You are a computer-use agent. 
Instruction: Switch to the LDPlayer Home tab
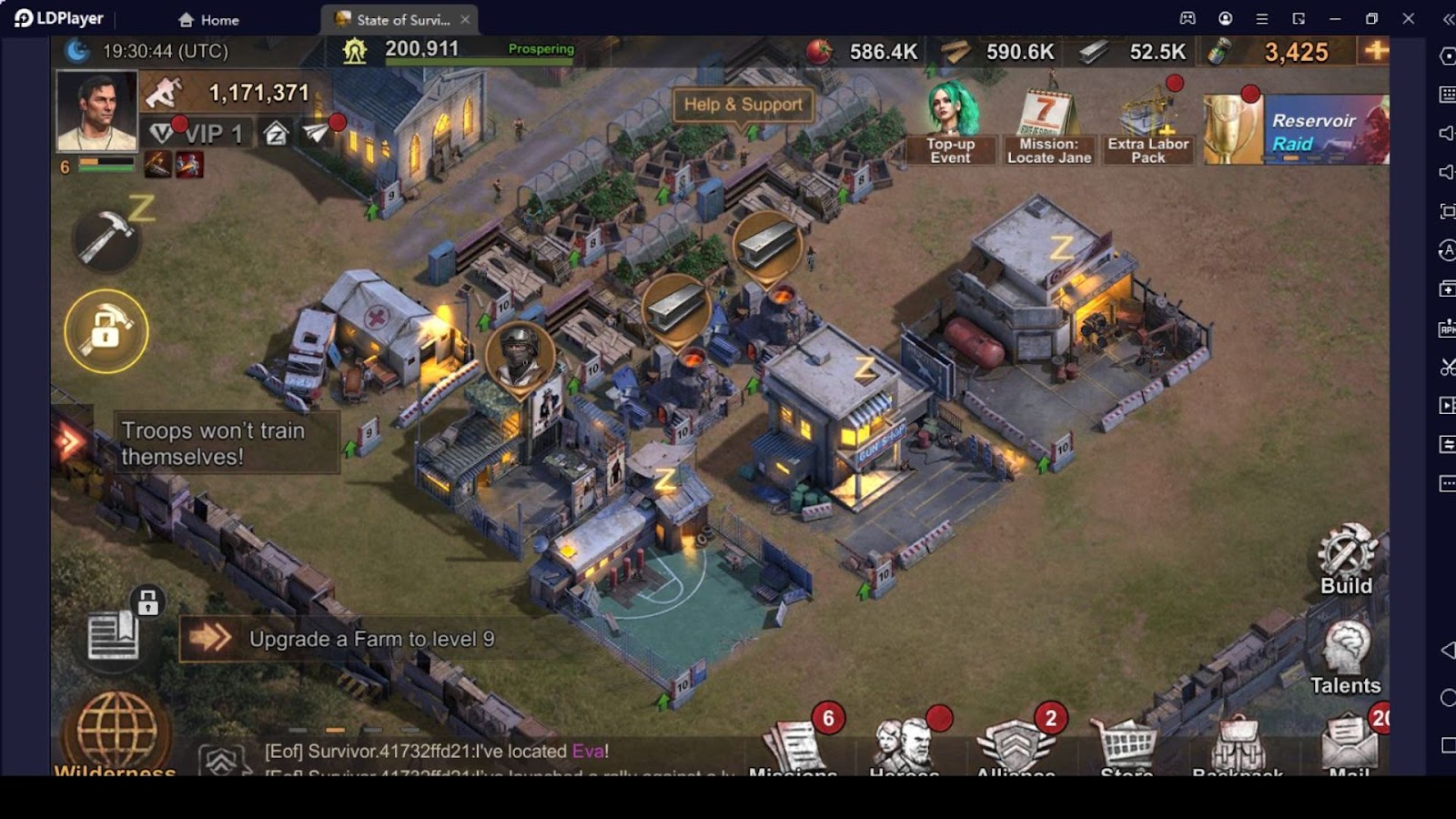coord(209,19)
